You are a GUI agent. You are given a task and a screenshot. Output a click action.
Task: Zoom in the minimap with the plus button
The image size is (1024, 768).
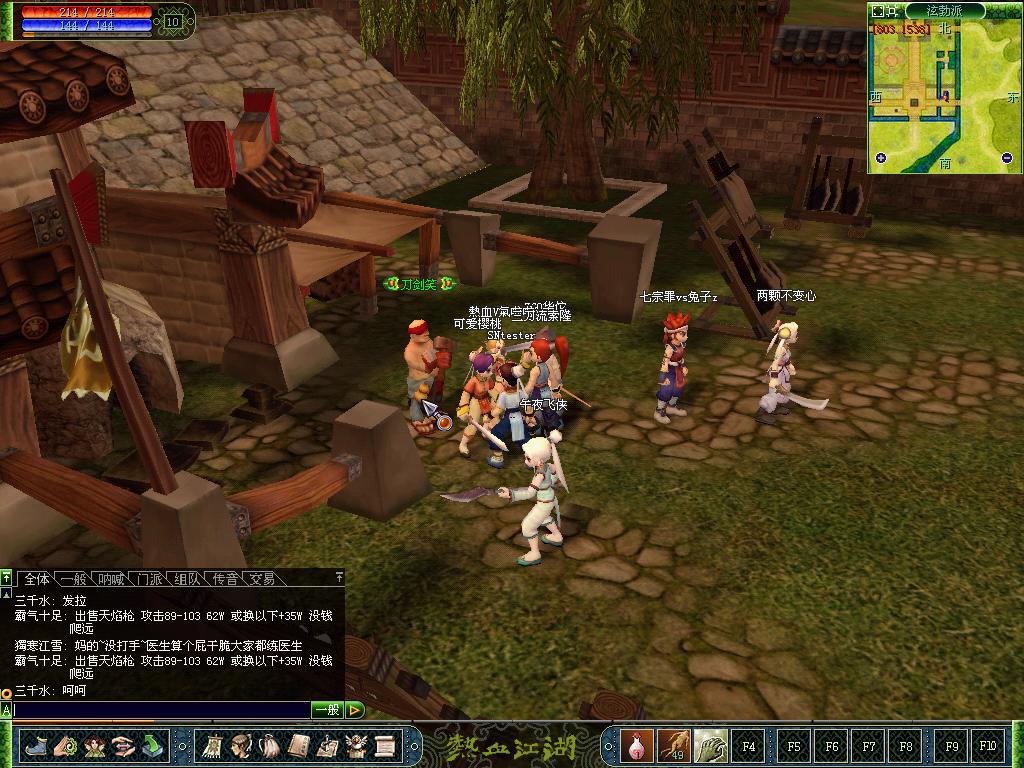pos(881,158)
